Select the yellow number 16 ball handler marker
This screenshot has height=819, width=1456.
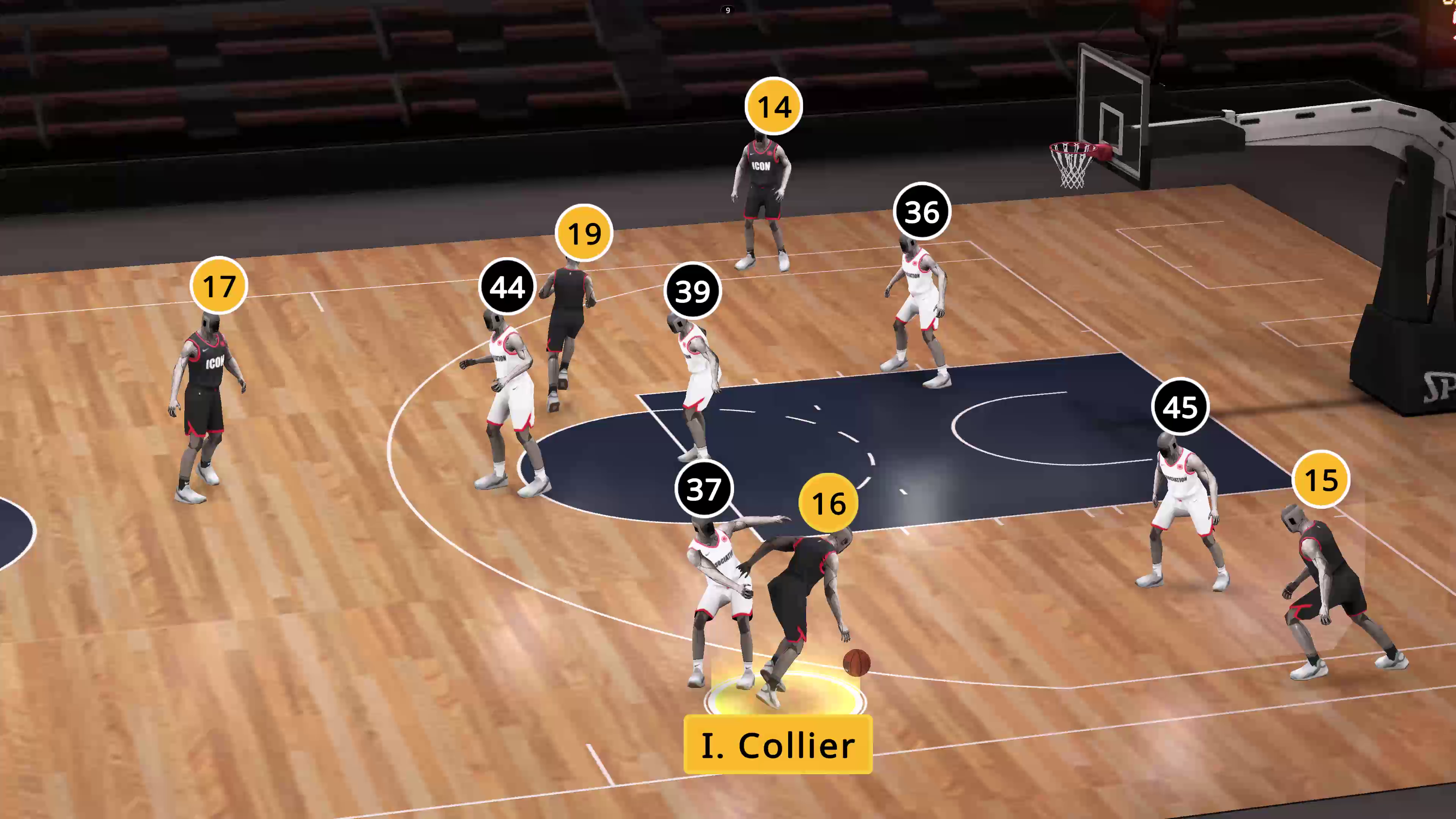click(x=828, y=502)
